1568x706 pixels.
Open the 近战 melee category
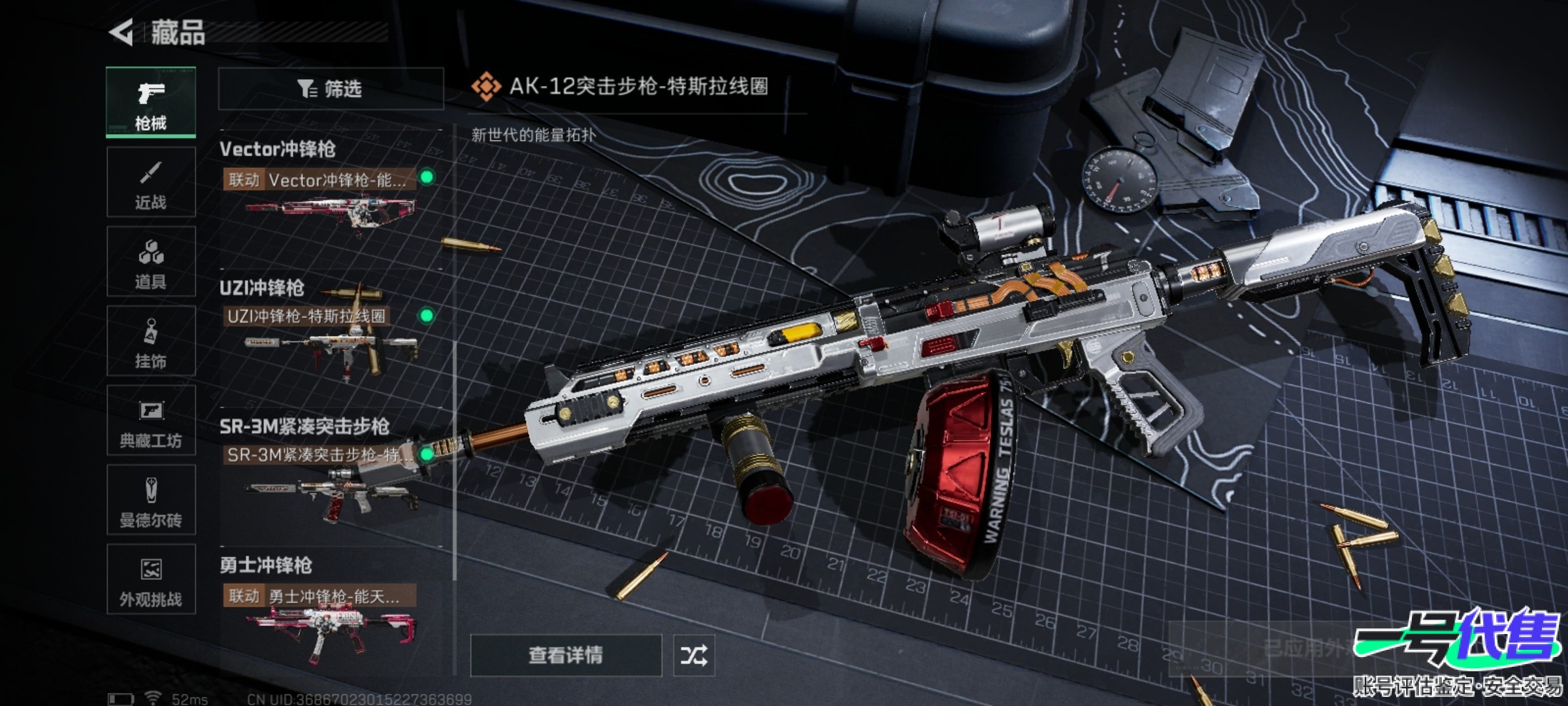pos(151,182)
